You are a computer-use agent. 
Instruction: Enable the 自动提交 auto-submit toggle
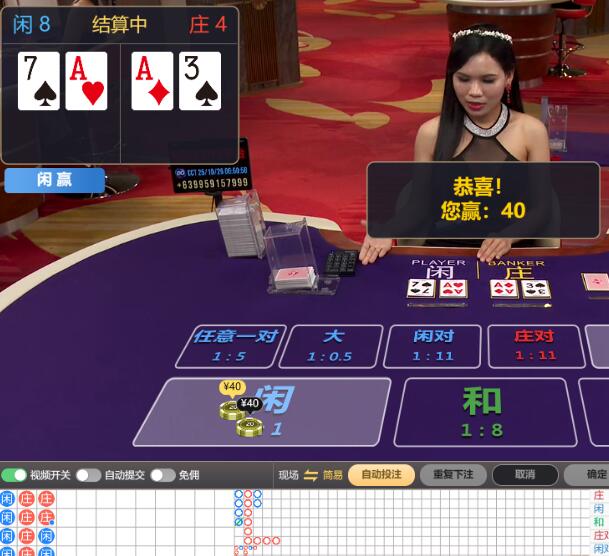(88, 475)
